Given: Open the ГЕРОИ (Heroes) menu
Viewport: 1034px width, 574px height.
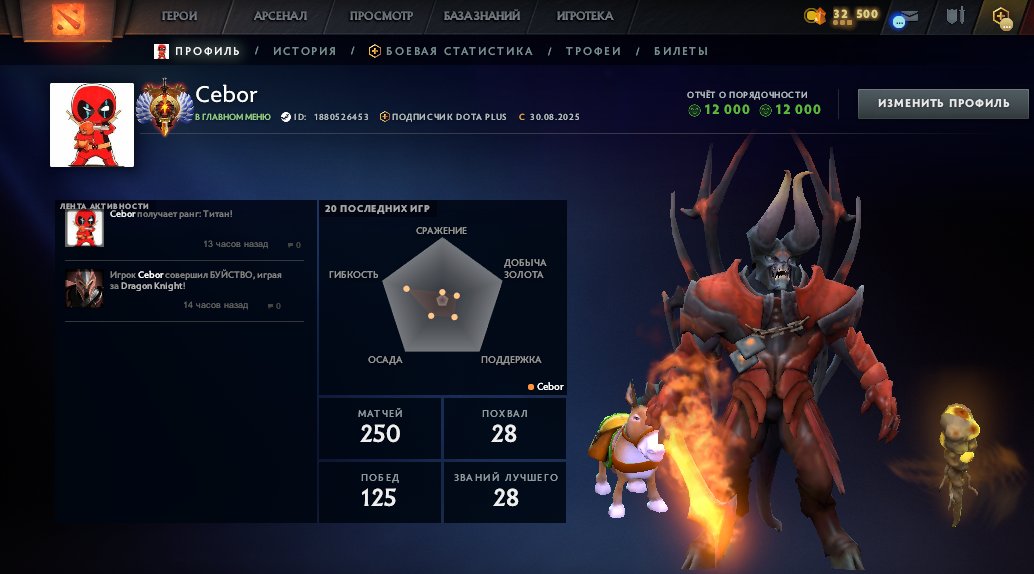Looking at the screenshot, I should coord(180,16).
